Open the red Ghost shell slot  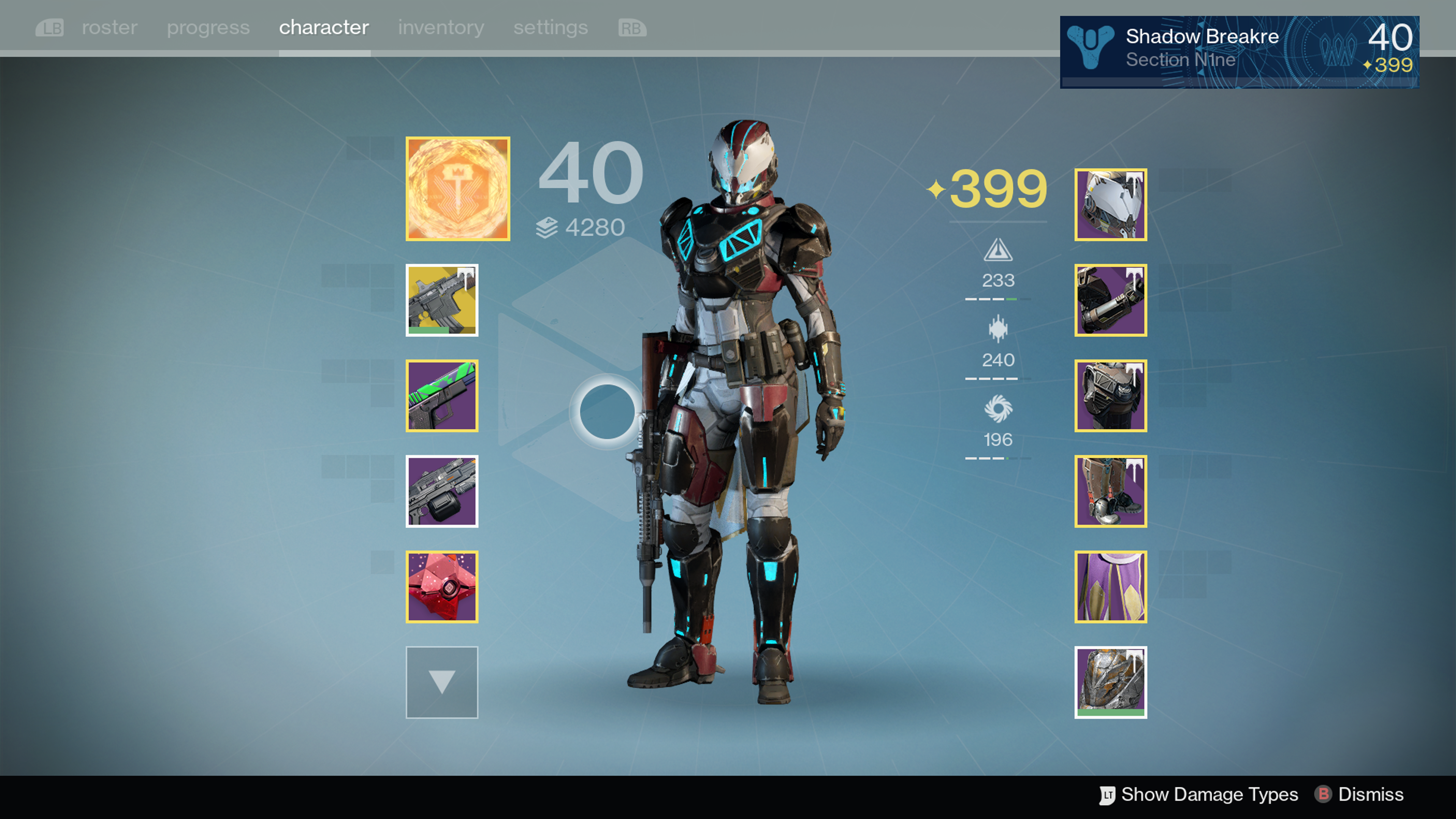click(442, 587)
